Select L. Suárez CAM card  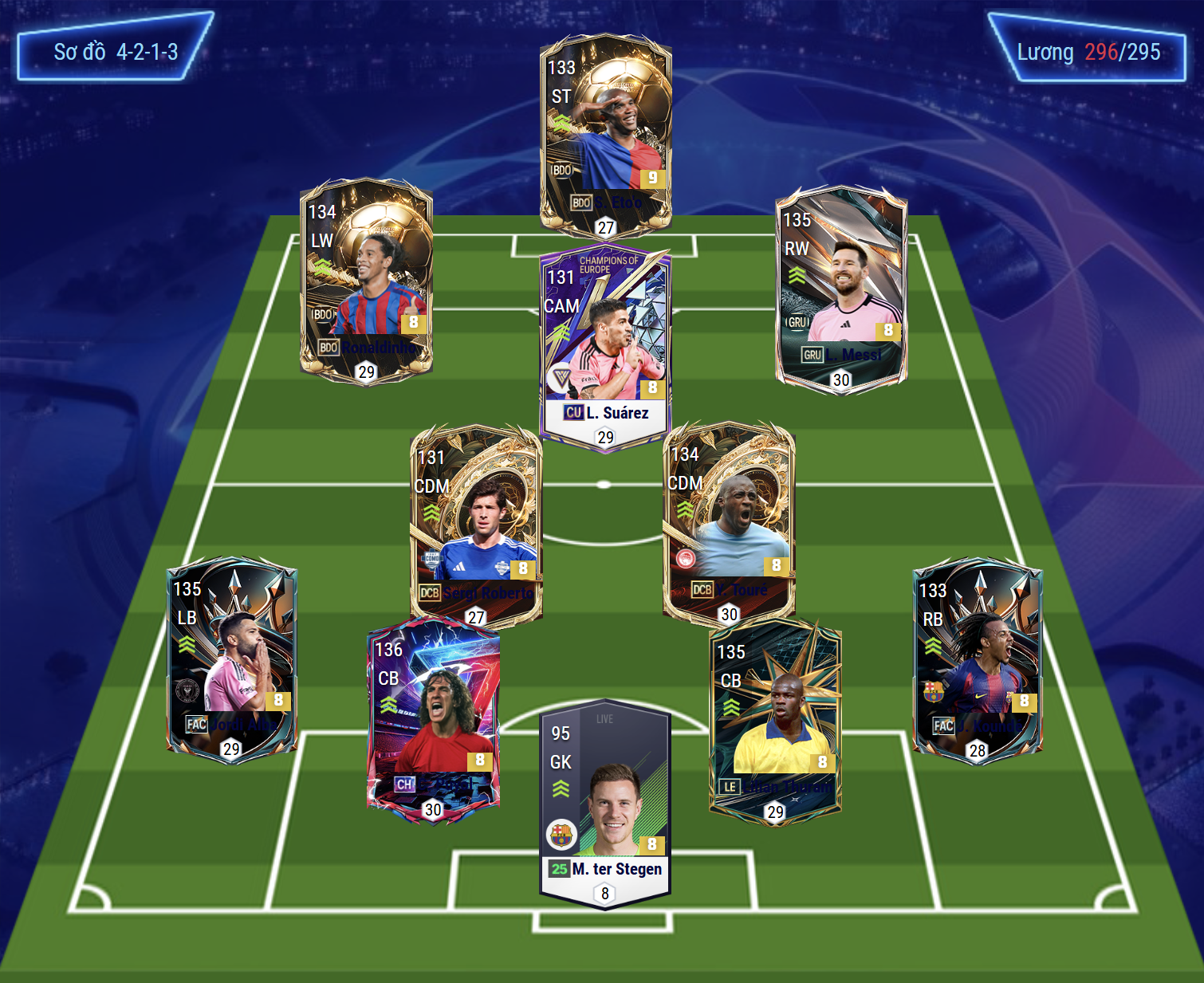pos(605,347)
